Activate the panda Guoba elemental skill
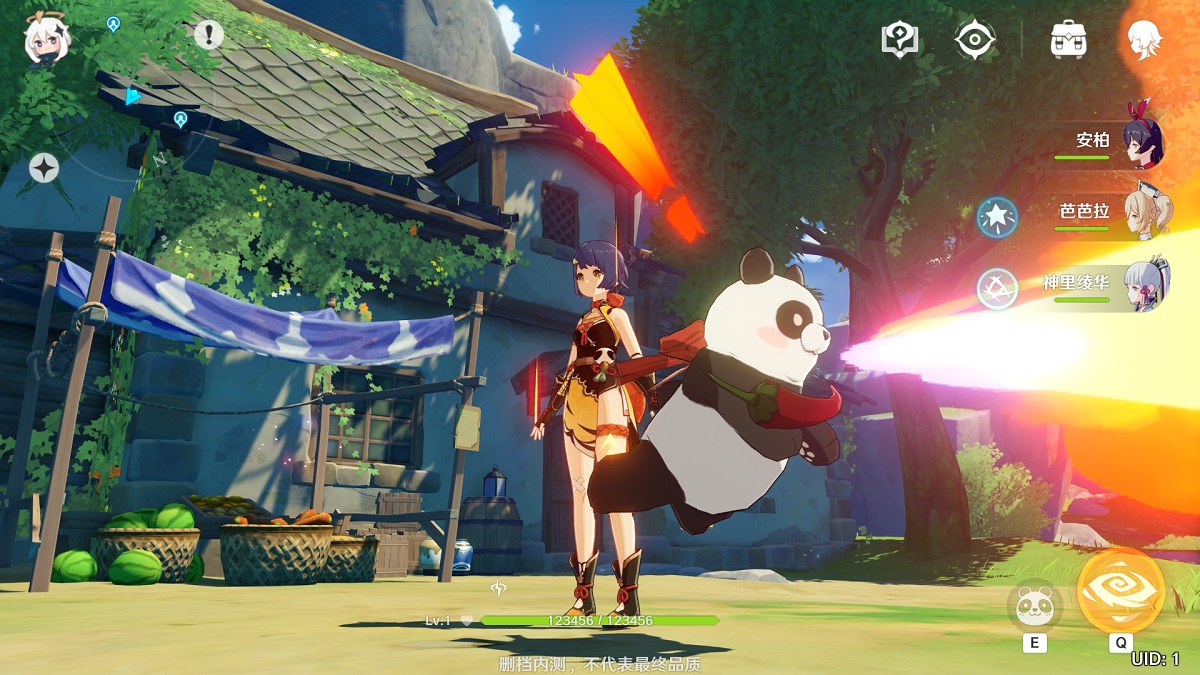 (x=1033, y=606)
